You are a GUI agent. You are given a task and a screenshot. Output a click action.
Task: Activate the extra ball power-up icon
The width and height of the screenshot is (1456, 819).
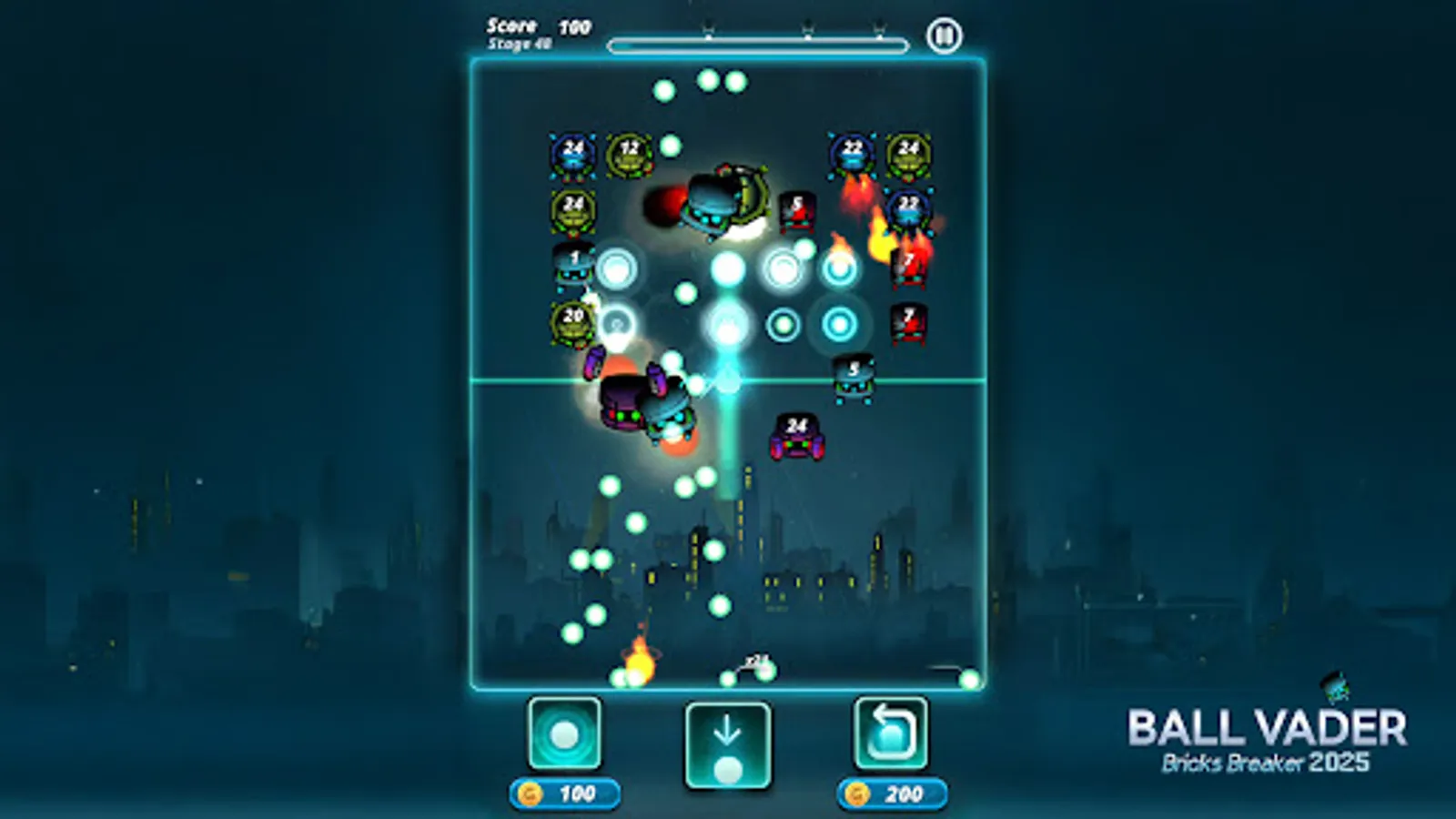pos(564,733)
